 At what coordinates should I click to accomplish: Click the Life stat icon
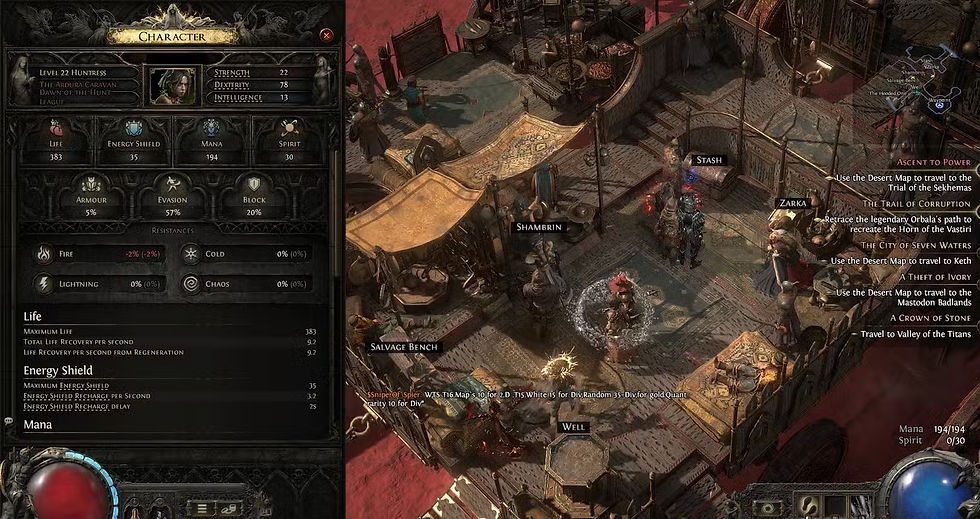(56, 128)
